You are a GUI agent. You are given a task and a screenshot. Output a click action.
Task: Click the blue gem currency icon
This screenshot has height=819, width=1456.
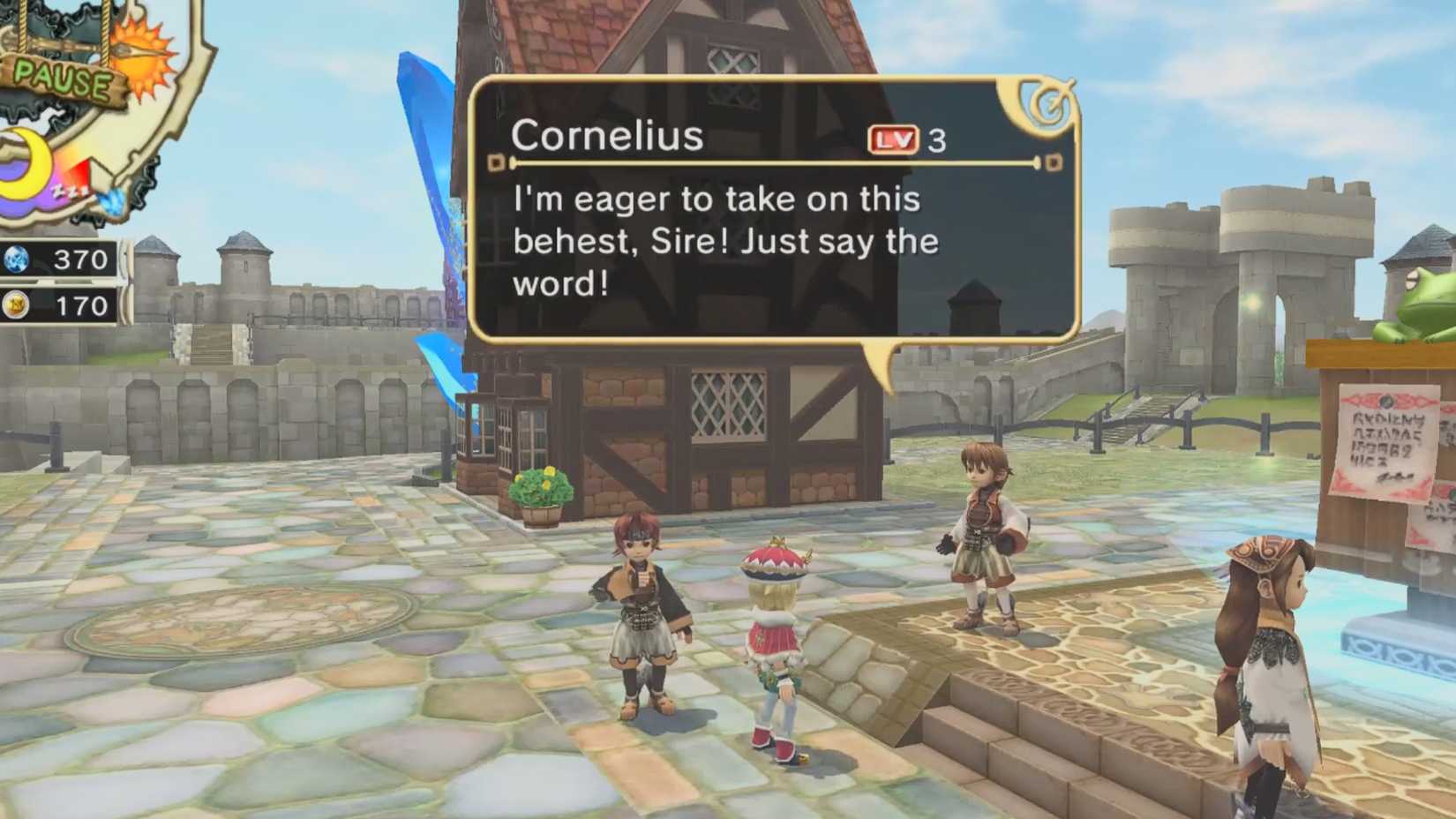point(14,259)
